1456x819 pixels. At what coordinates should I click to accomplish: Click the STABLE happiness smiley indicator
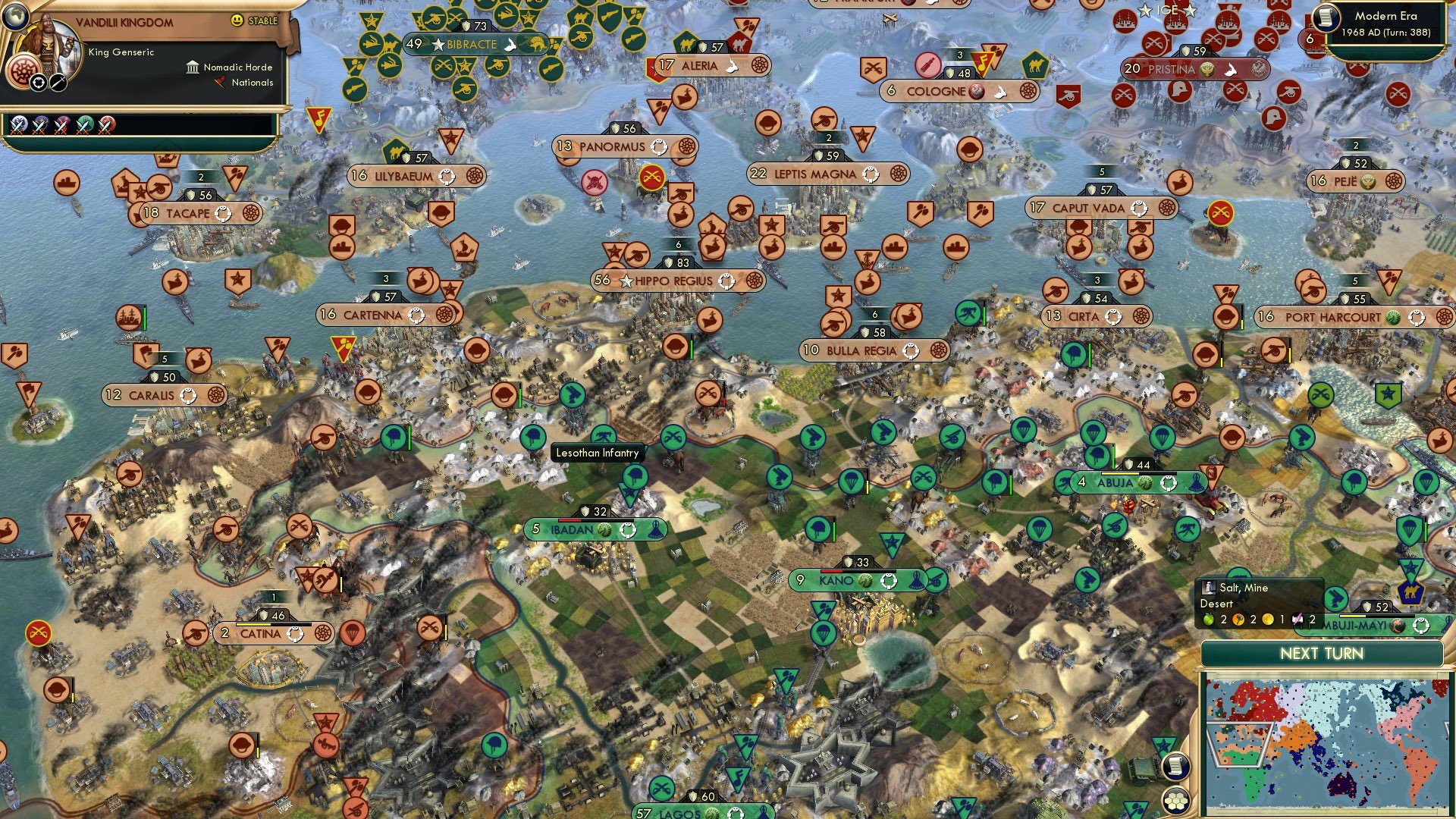pos(237,20)
